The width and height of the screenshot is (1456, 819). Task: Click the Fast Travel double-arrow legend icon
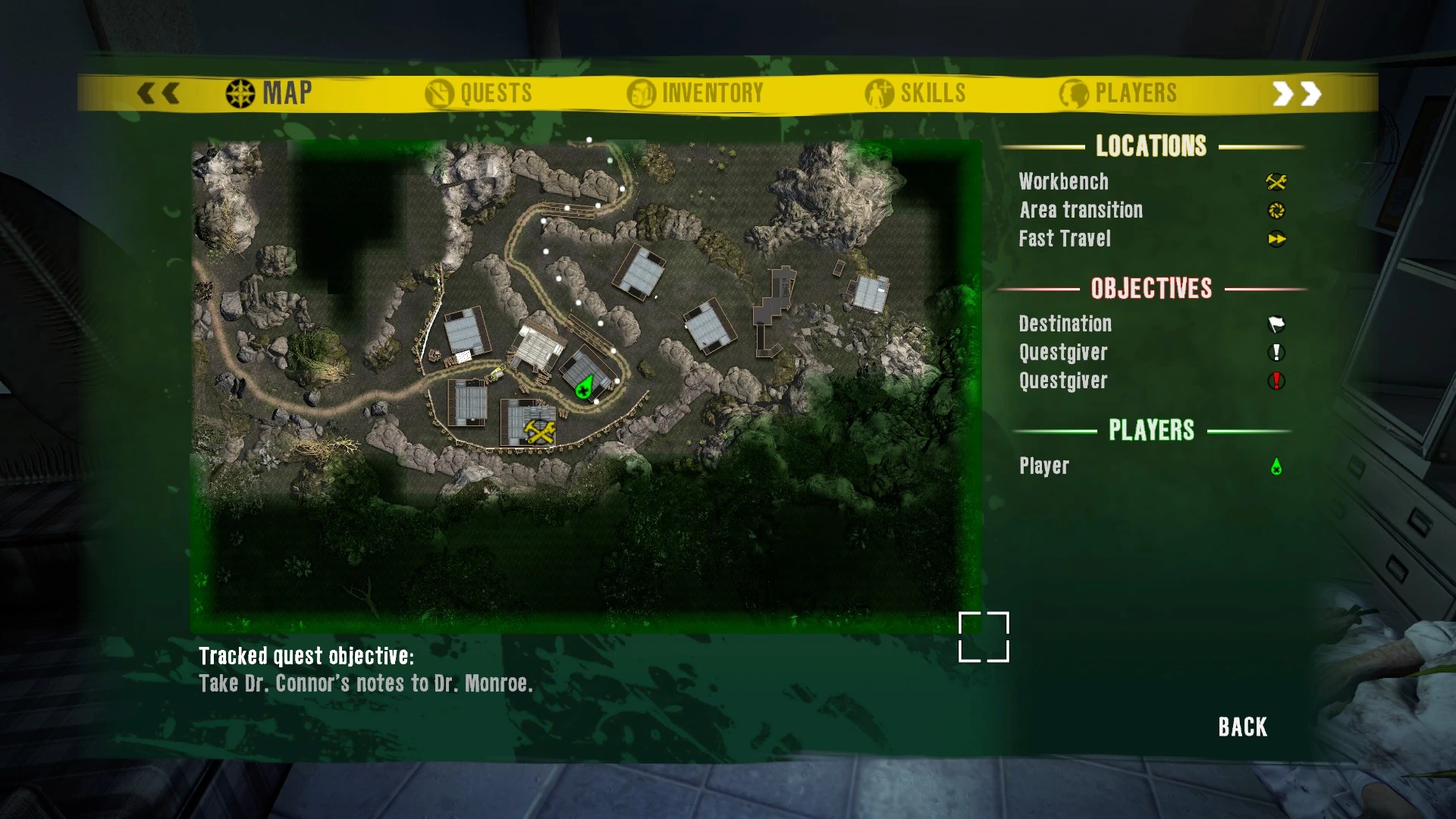pos(1277,239)
